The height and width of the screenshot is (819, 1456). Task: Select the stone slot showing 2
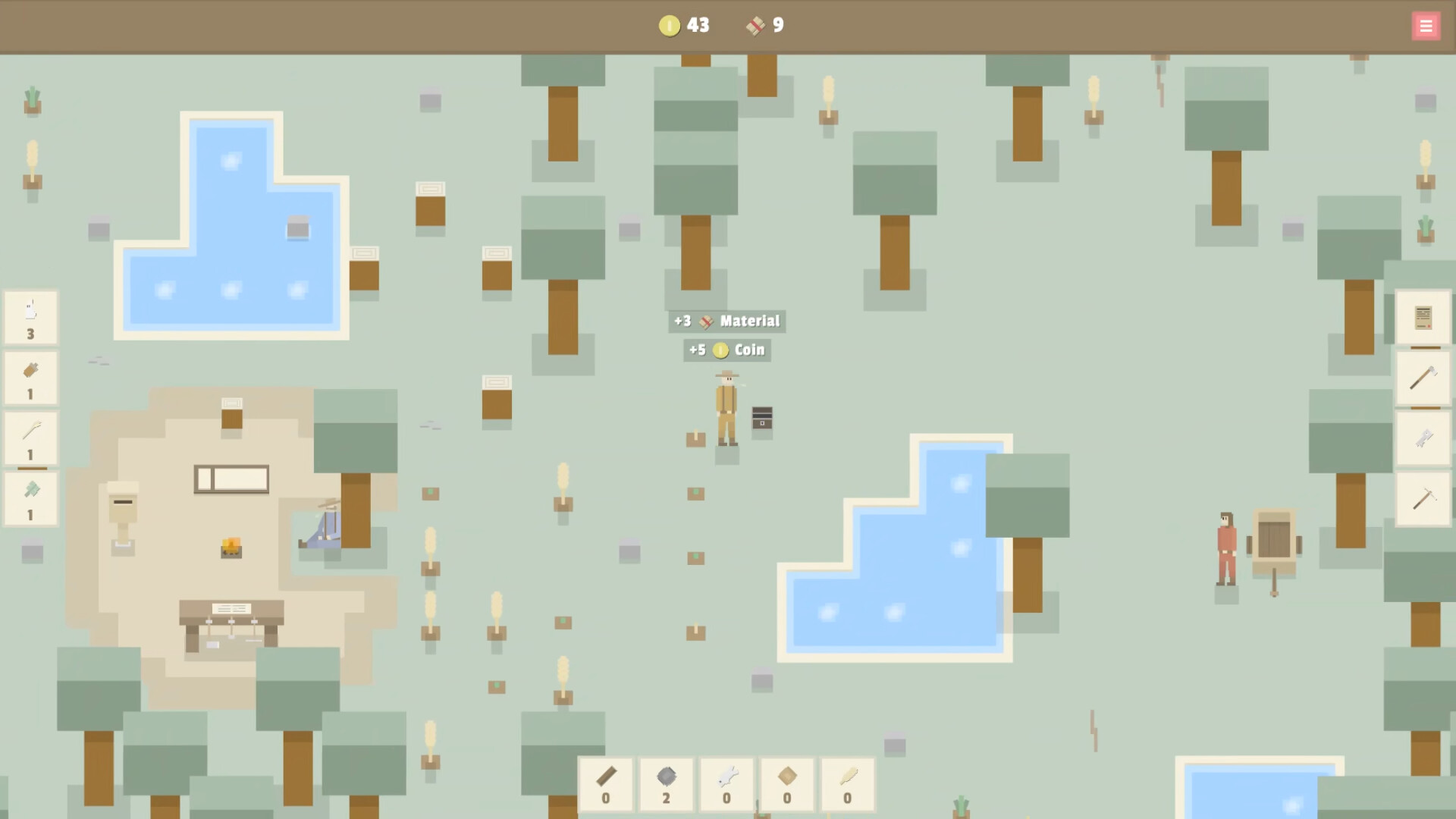click(x=666, y=785)
